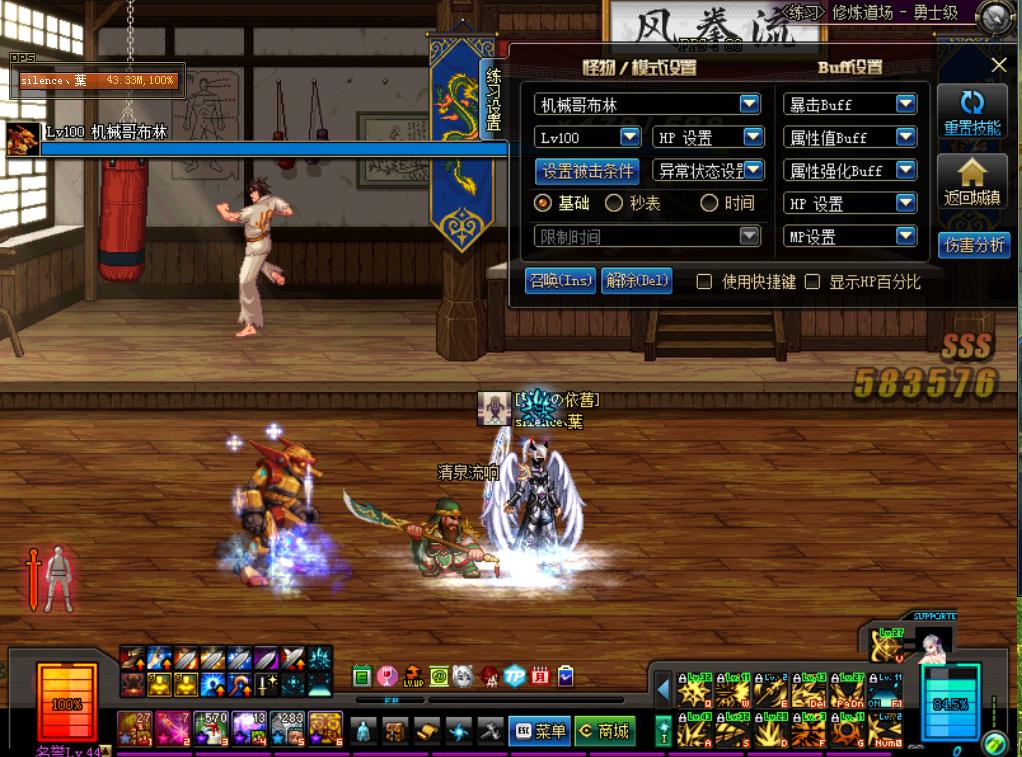Click the 重置技能 reset skills button
Viewport: 1022px width, 757px height.
pyautogui.click(x=972, y=113)
